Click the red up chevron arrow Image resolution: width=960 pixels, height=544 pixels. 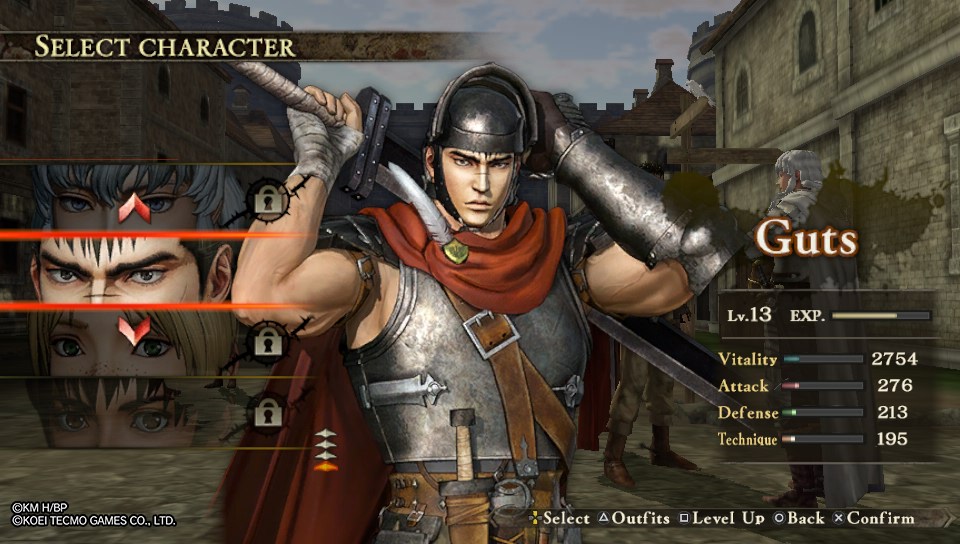click(134, 208)
